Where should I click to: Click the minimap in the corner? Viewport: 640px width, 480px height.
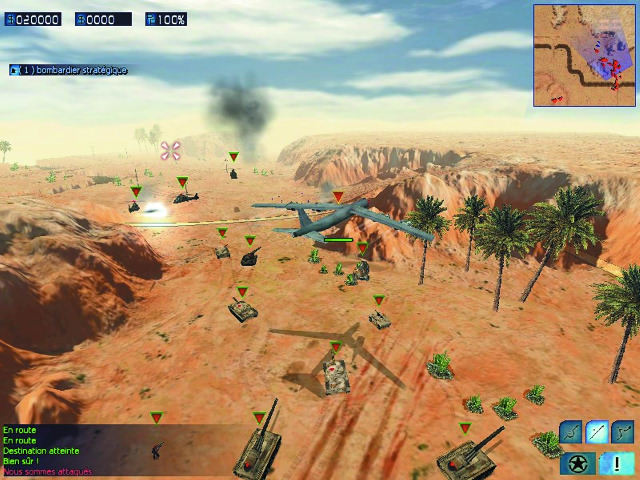click(584, 54)
